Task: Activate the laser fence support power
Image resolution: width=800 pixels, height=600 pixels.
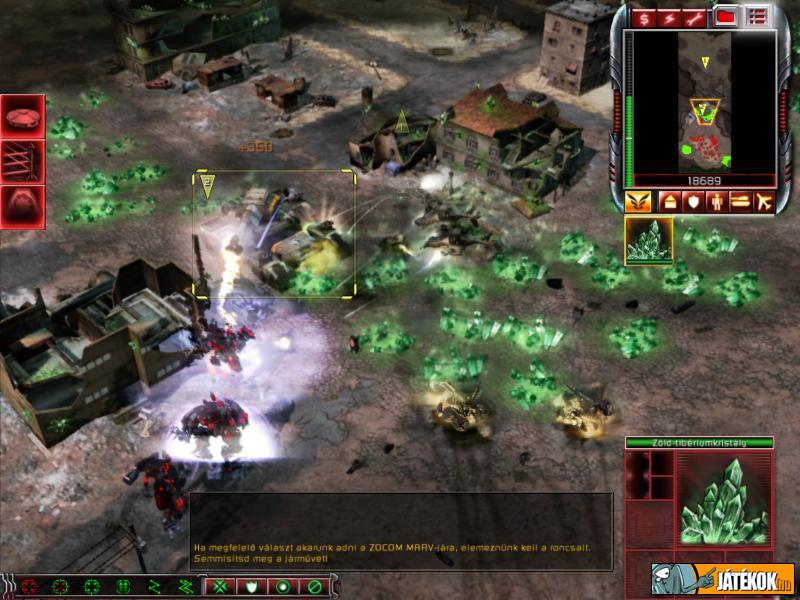Action: (22, 161)
